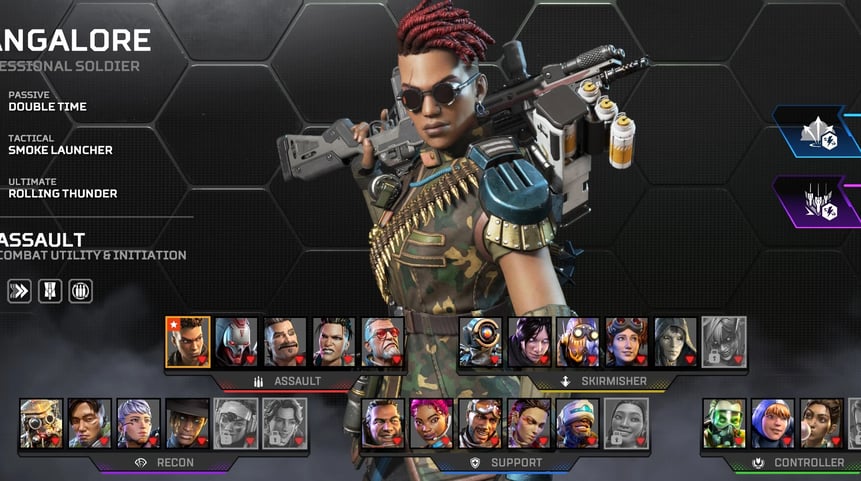This screenshot has width=861, height=481.
Task: Select Bangalore's highlighted portrait
Action: tap(188, 342)
